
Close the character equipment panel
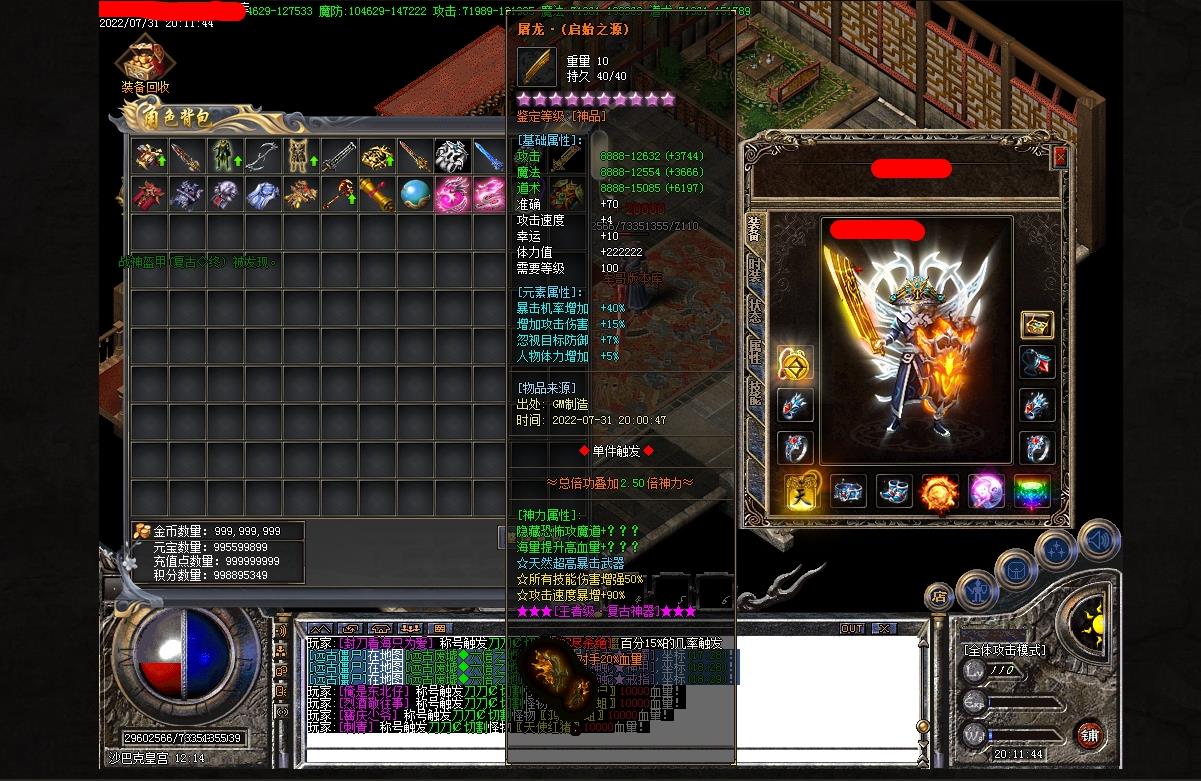click(x=1060, y=157)
